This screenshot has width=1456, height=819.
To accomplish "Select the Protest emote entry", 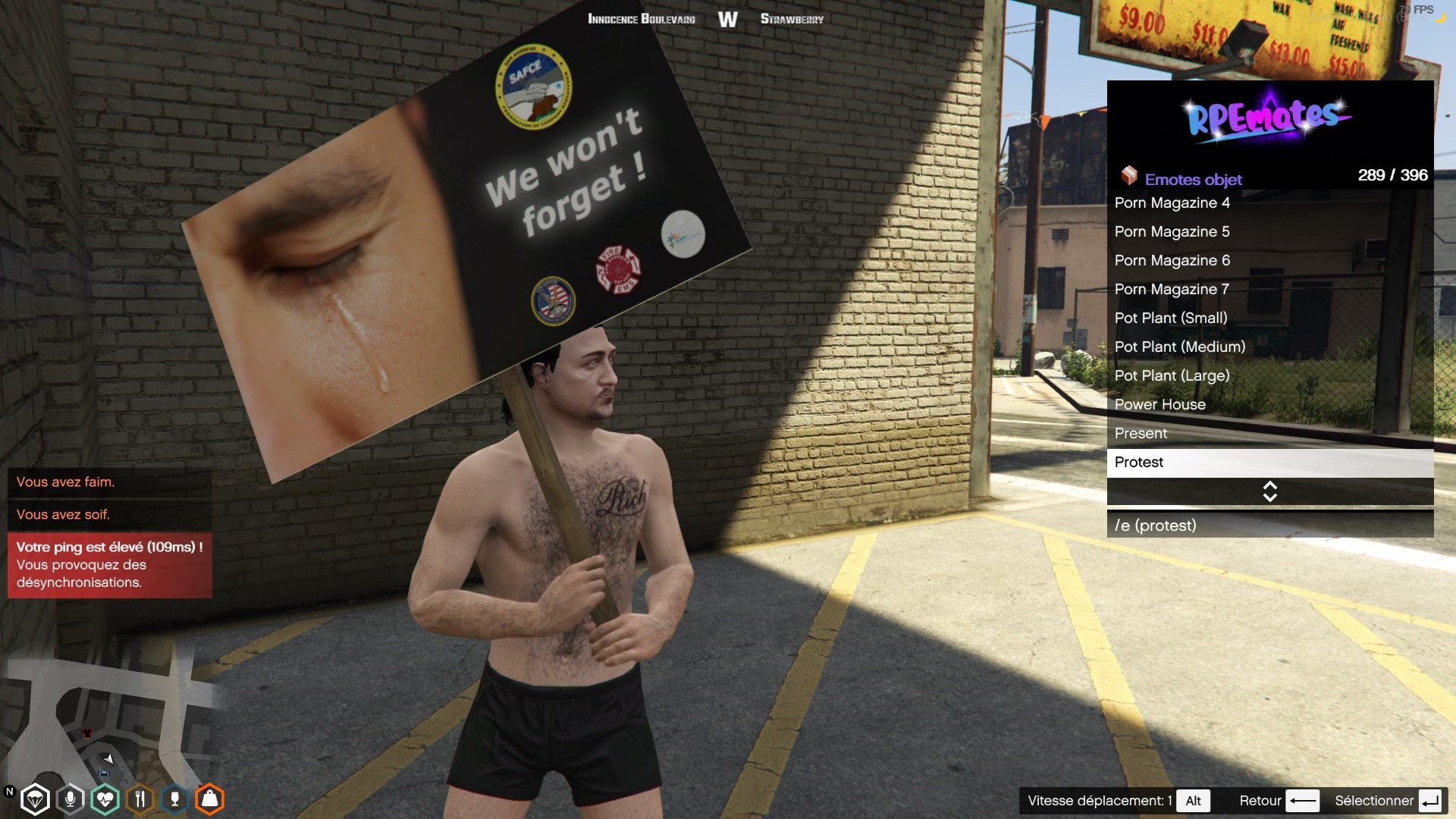I will pyautogui.click(x=1269, y=463).
